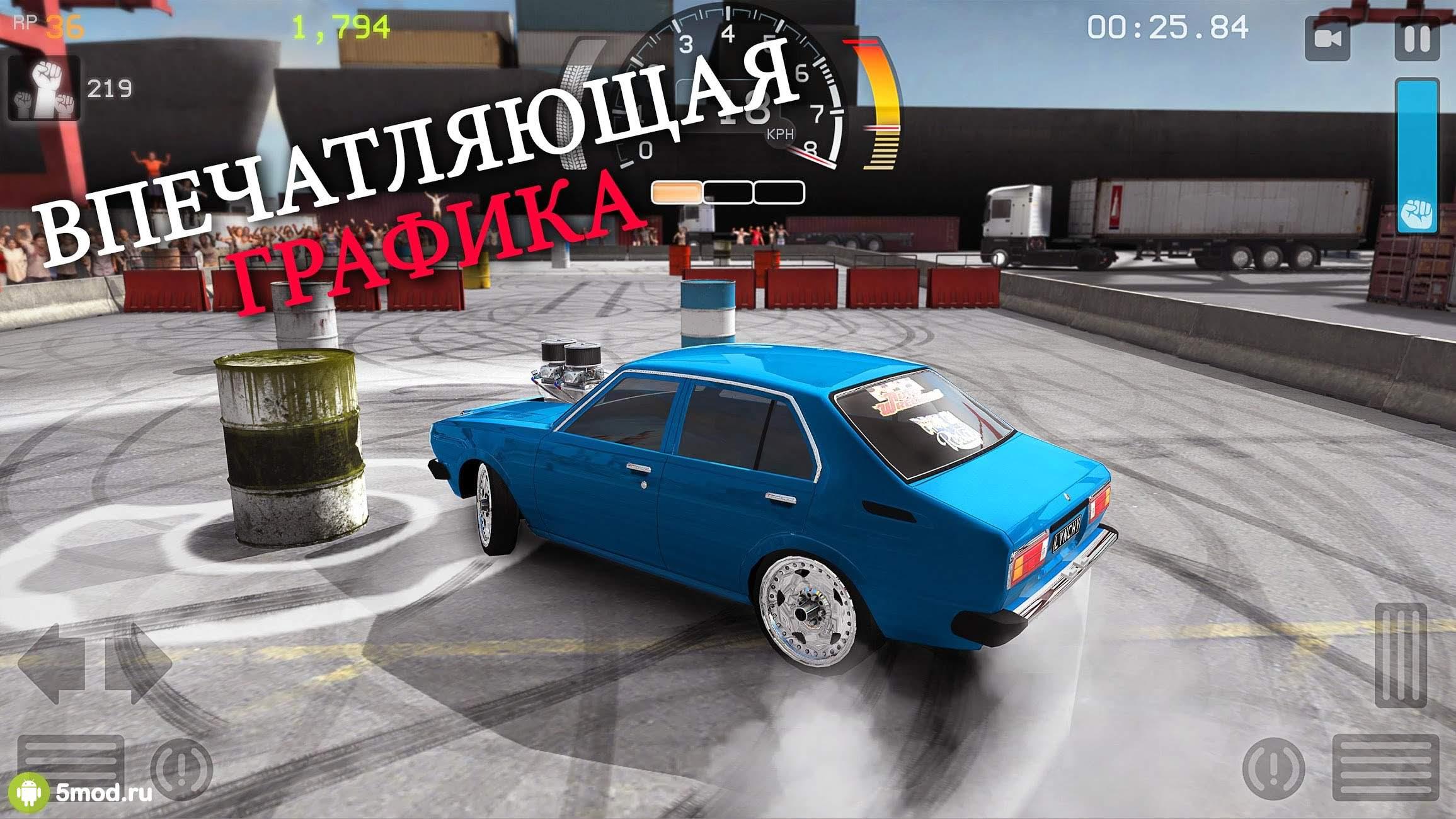
Task: Steer left with the left arrow
Action: pyautogui.click(x=52, y=663)
